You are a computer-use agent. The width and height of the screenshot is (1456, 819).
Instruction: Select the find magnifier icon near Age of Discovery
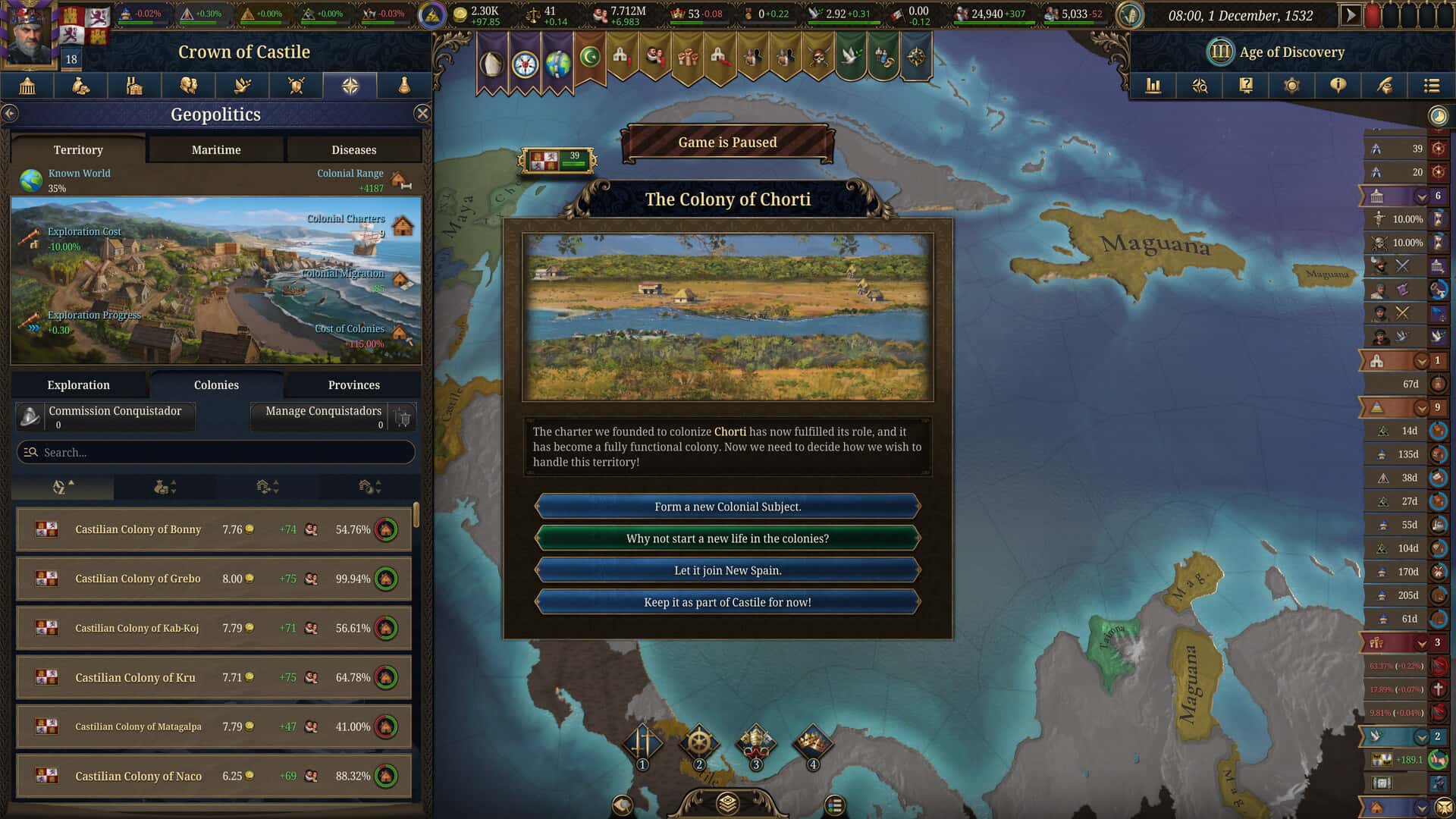[1199, 86]
